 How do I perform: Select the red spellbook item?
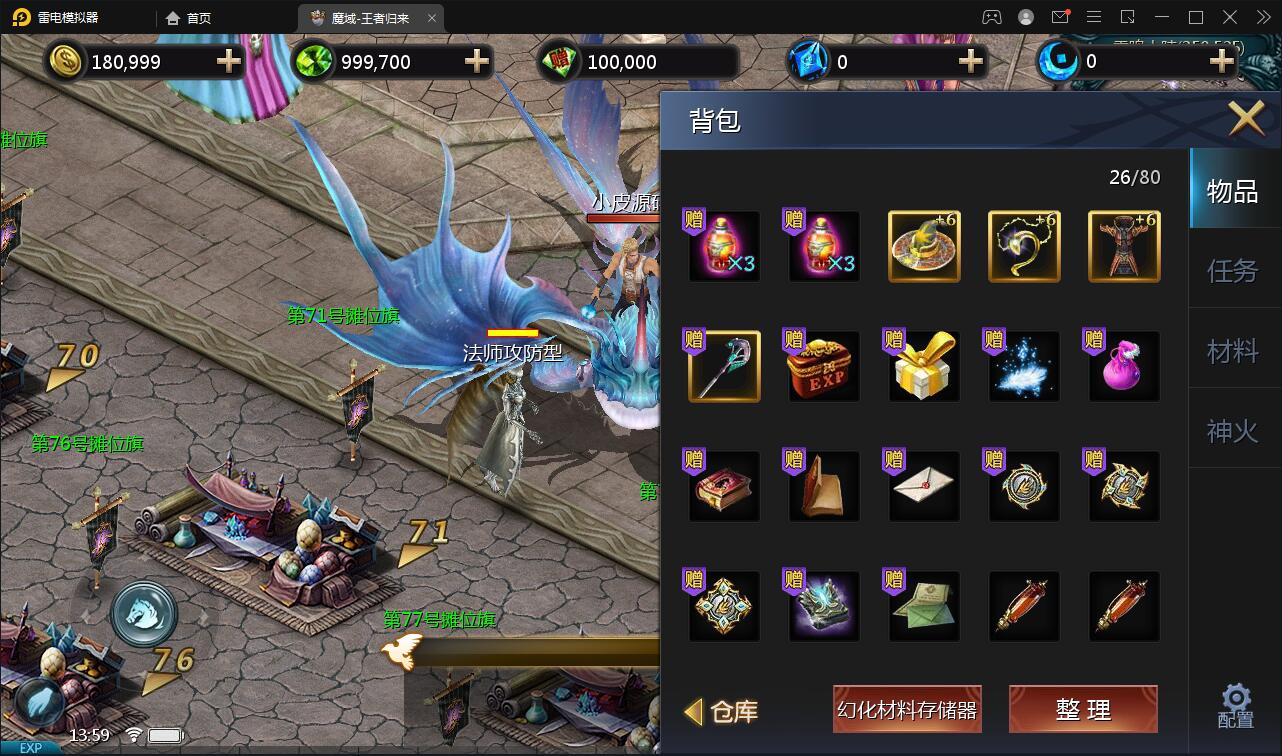[x=724, y=487]
